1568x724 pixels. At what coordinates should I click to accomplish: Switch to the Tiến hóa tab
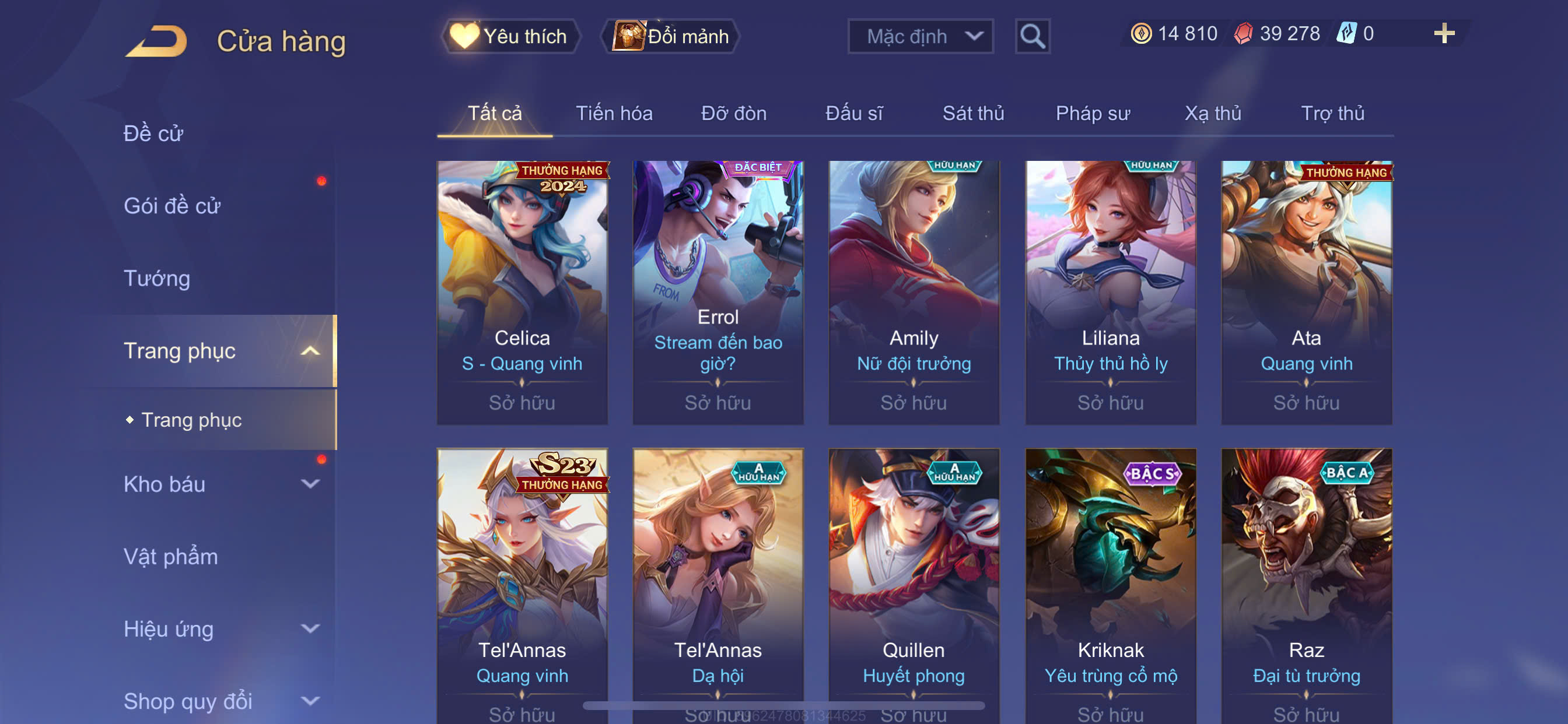point(614,114)
